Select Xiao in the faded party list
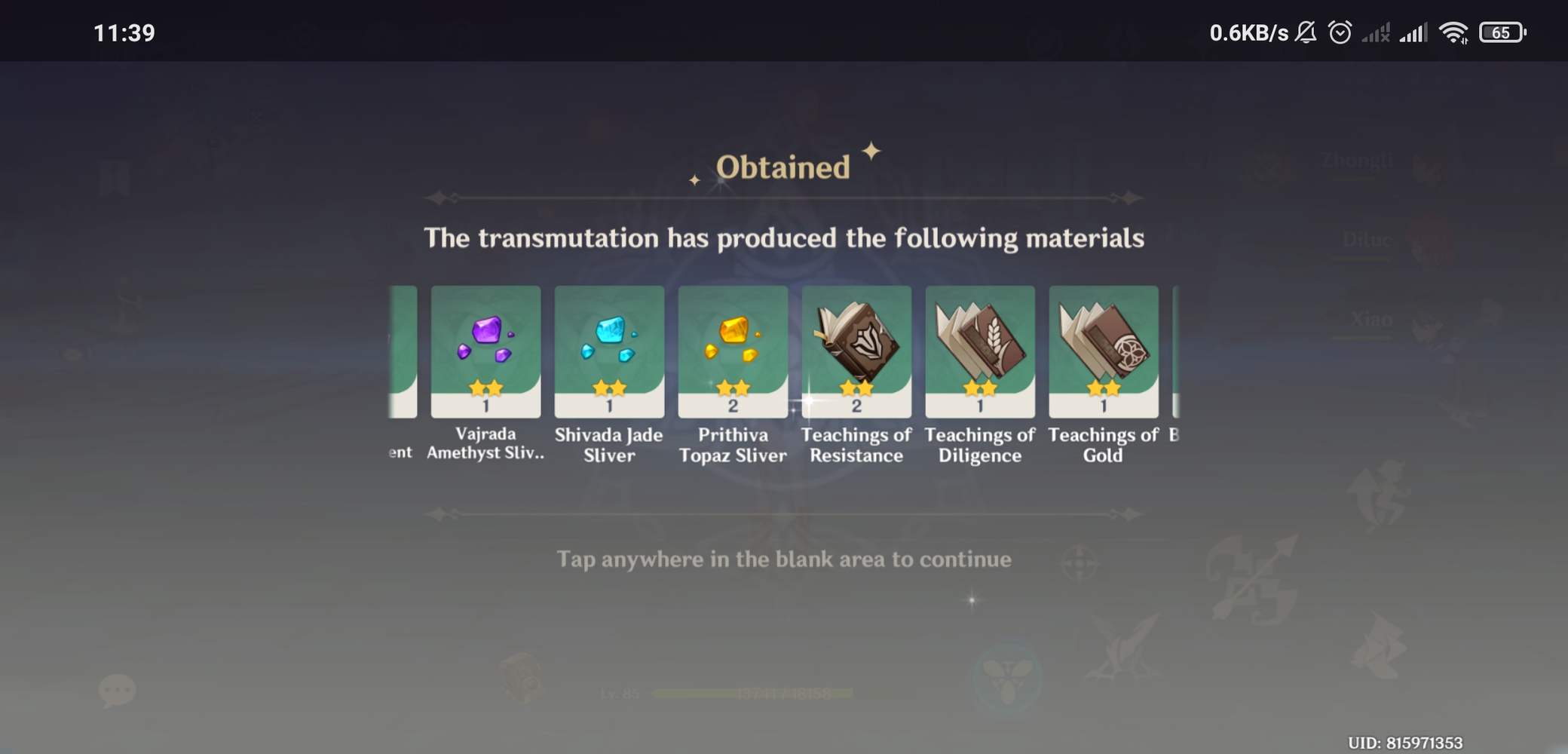 point(1370,320)
